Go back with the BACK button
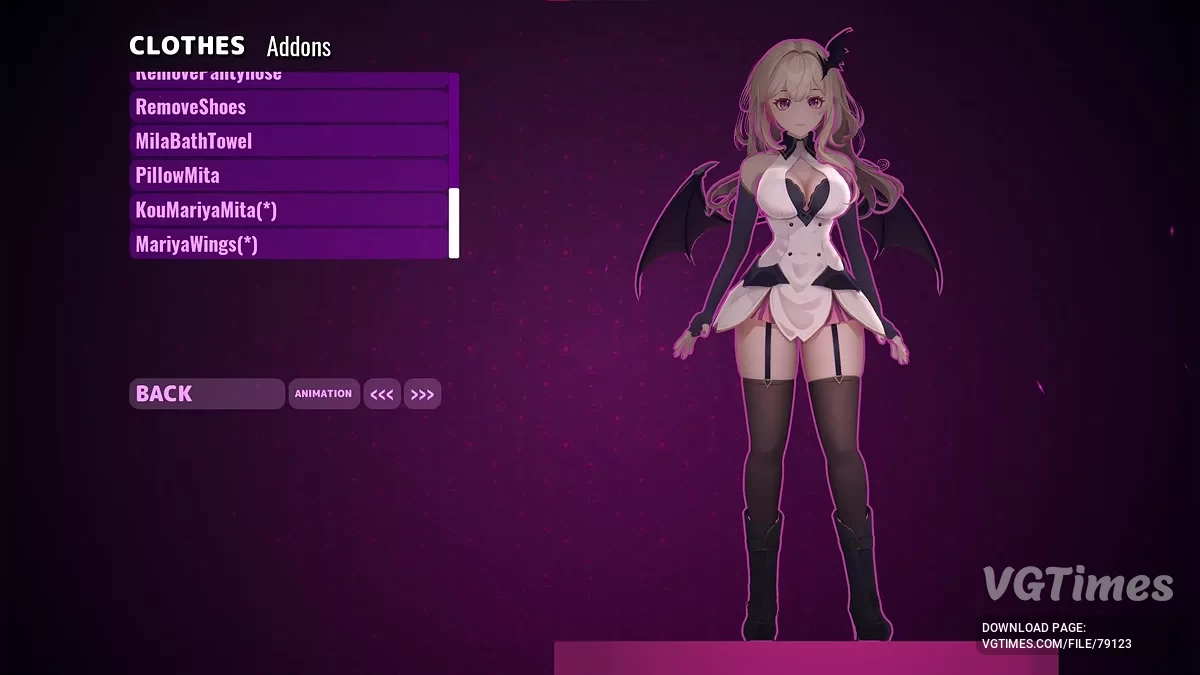 coord(206,394)
